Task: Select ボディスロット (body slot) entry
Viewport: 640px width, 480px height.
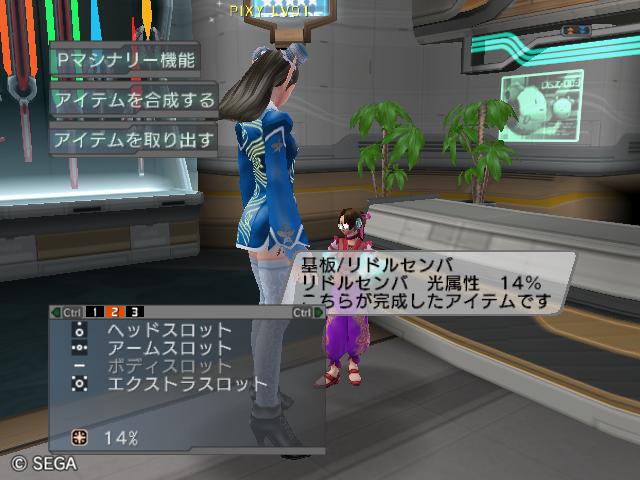Action: (x=168, y=366)
